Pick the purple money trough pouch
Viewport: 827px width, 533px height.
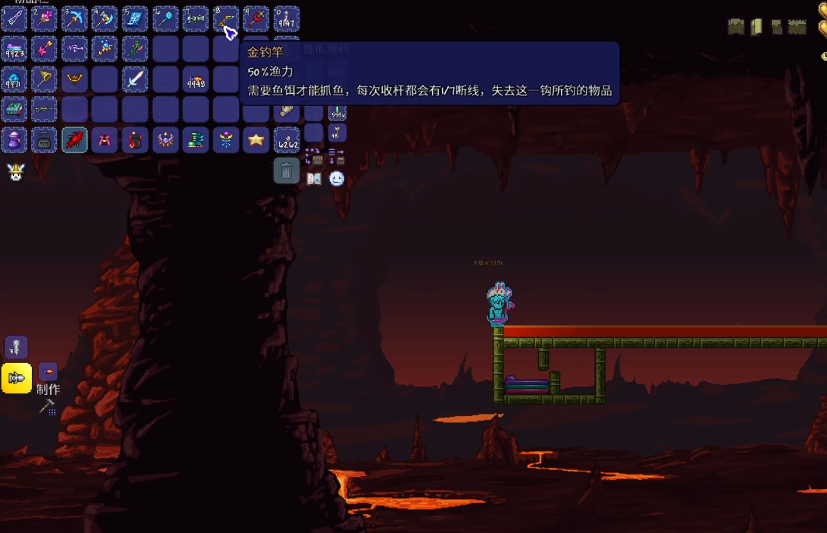click(x=14, y=140)
